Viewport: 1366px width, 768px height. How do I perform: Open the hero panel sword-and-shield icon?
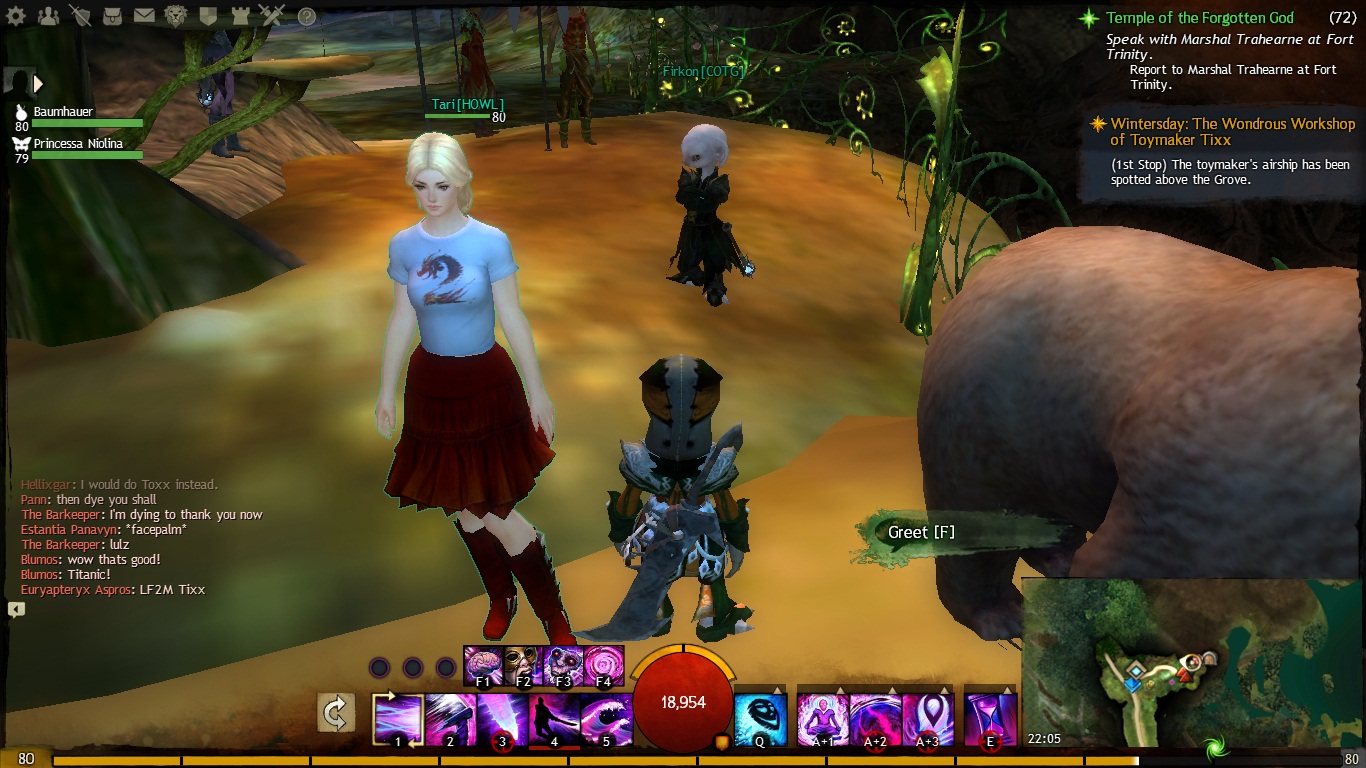click(x=81, y=16)
